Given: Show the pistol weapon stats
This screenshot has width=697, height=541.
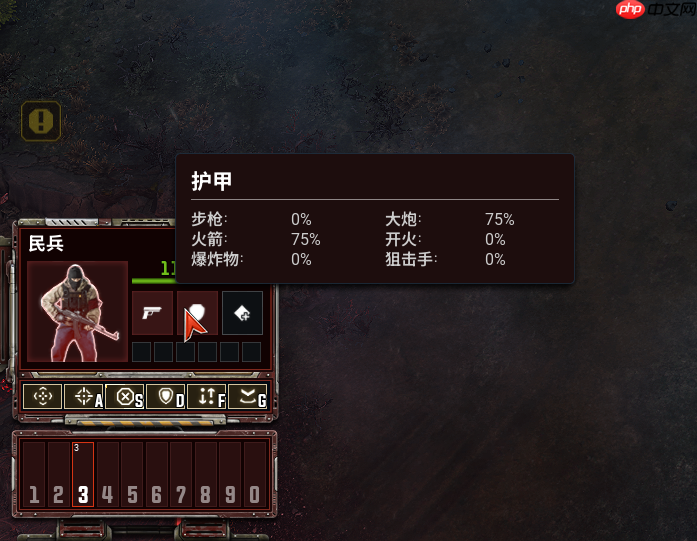Looking at the screenshot, I should [x=152, y=313].
